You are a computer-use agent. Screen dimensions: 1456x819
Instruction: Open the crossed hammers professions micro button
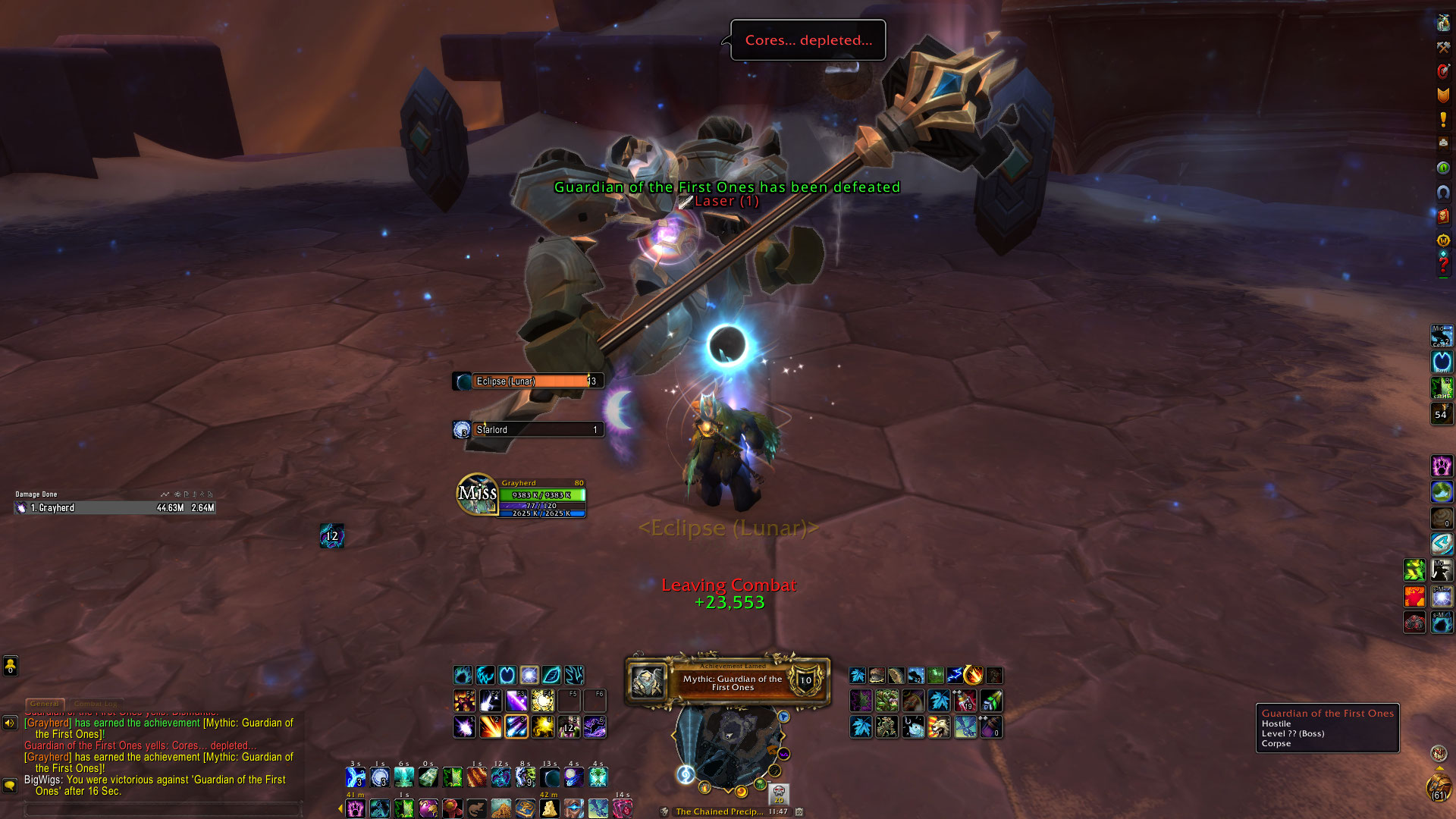point(1443,47)
